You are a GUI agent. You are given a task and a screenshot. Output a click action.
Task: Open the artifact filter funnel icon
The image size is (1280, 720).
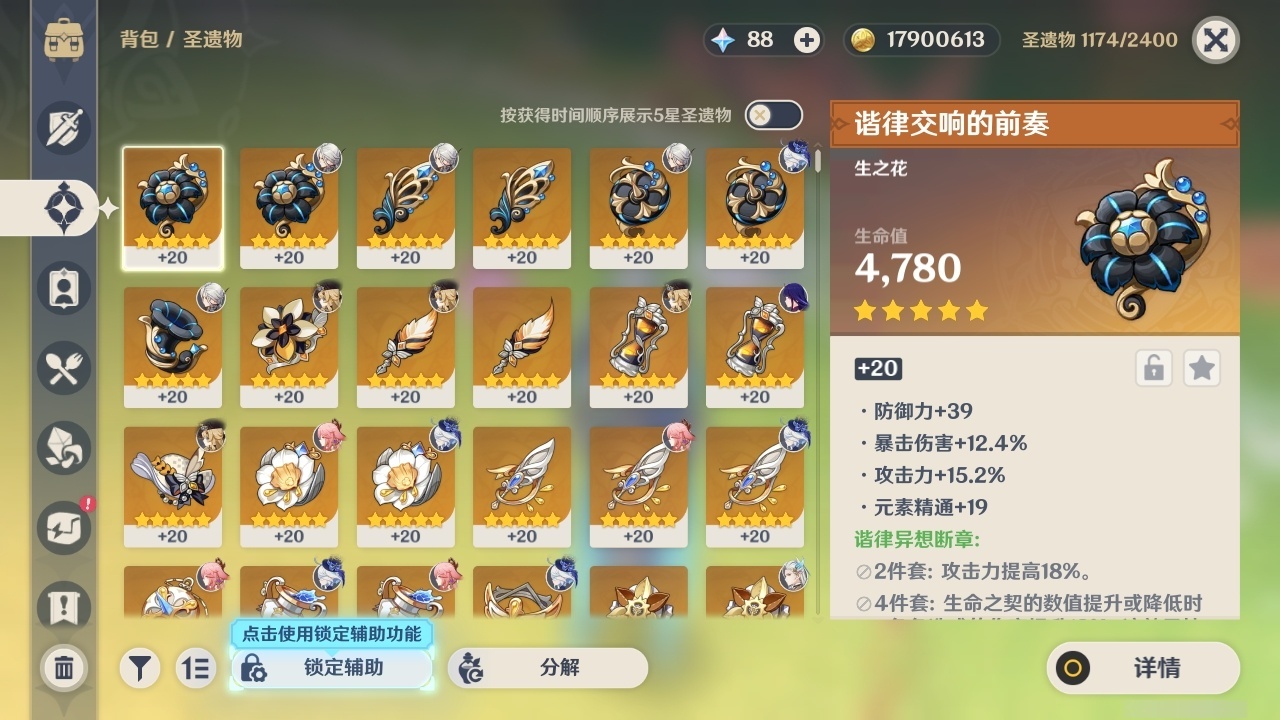pyautogui.click(x=140, y=668)
